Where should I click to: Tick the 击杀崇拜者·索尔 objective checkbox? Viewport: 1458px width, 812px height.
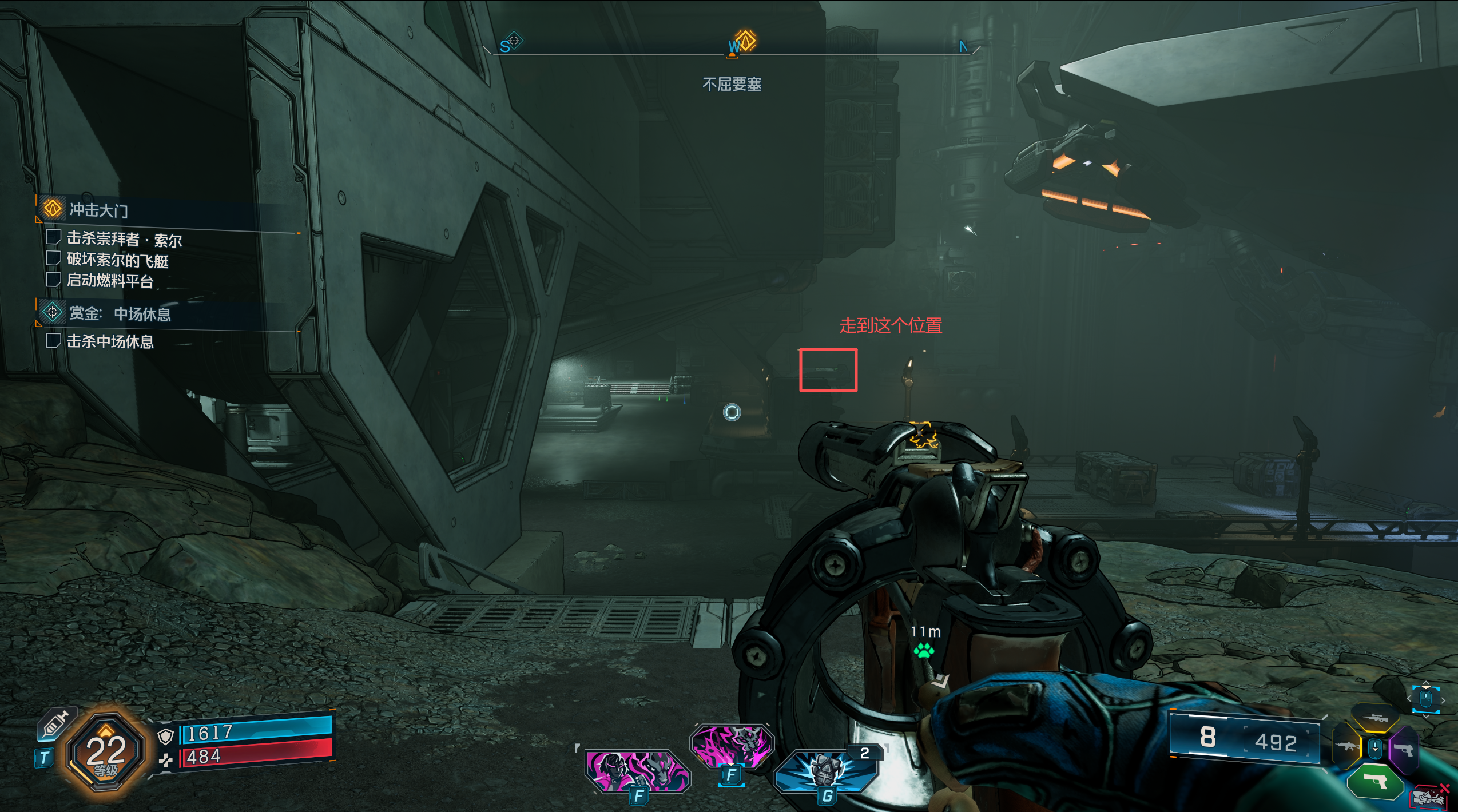53,237
